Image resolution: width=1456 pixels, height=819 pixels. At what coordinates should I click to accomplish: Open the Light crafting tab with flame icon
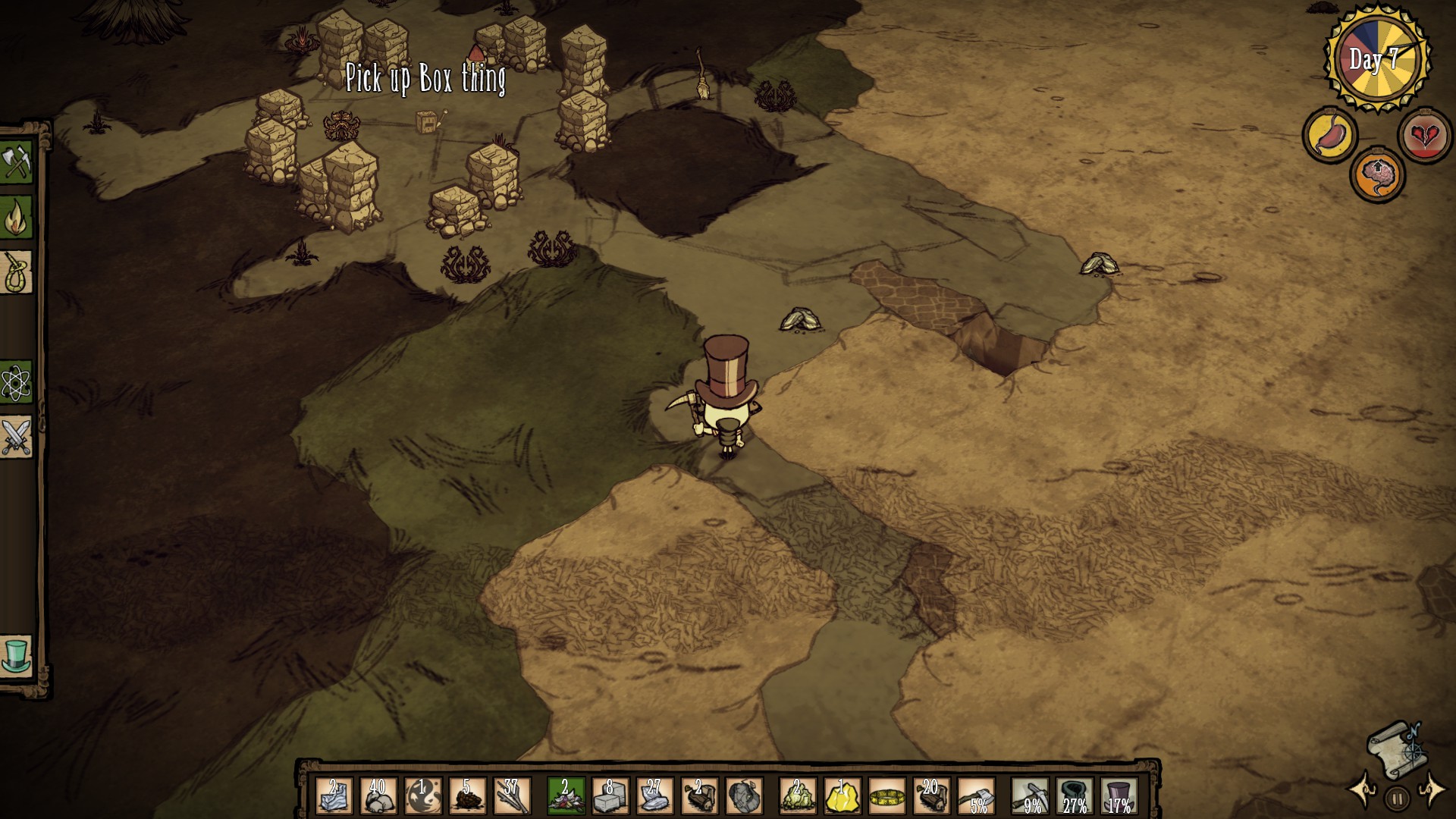[x=16, y=217]
